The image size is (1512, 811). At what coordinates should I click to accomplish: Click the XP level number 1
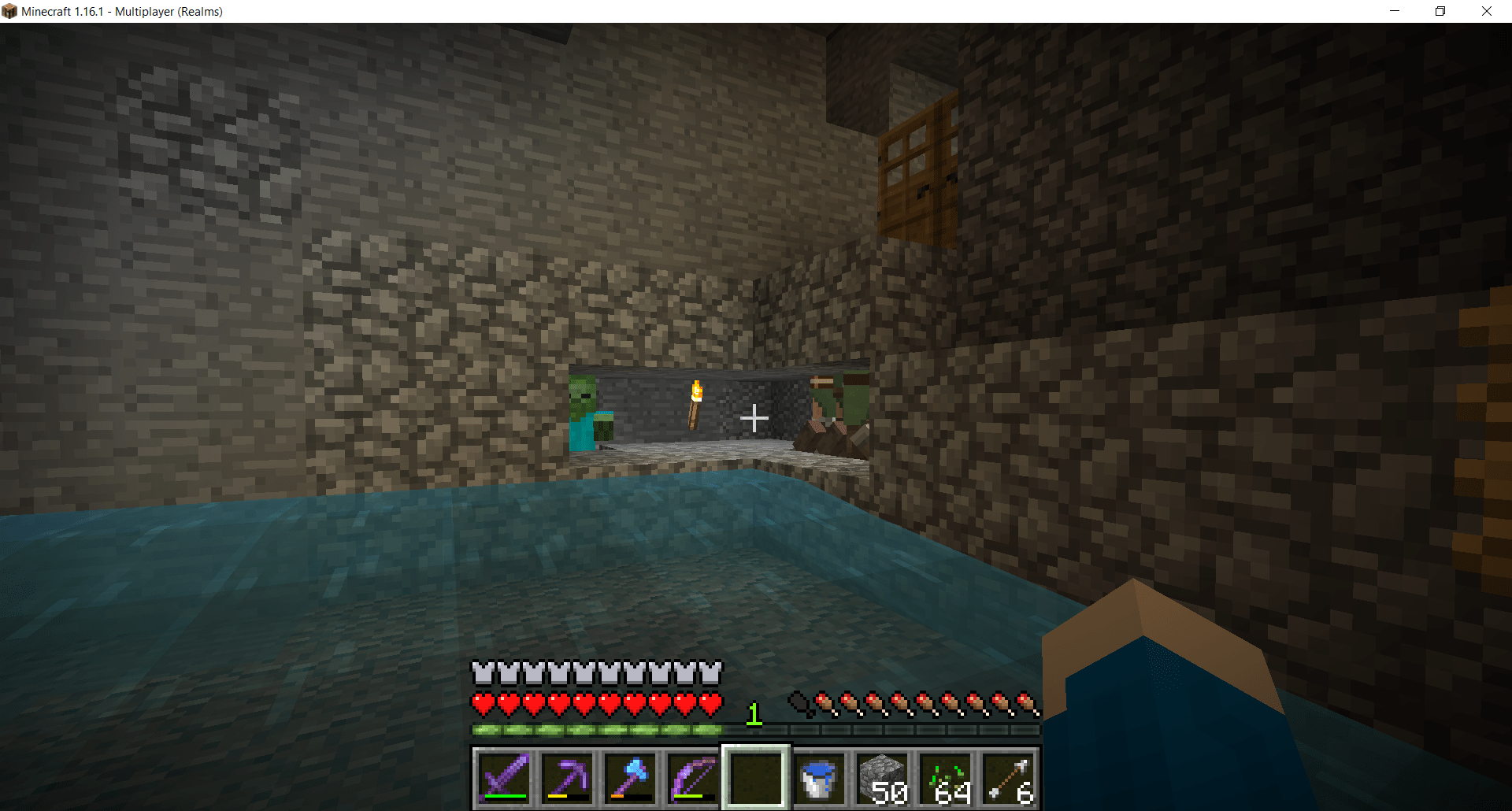(754, 715)
